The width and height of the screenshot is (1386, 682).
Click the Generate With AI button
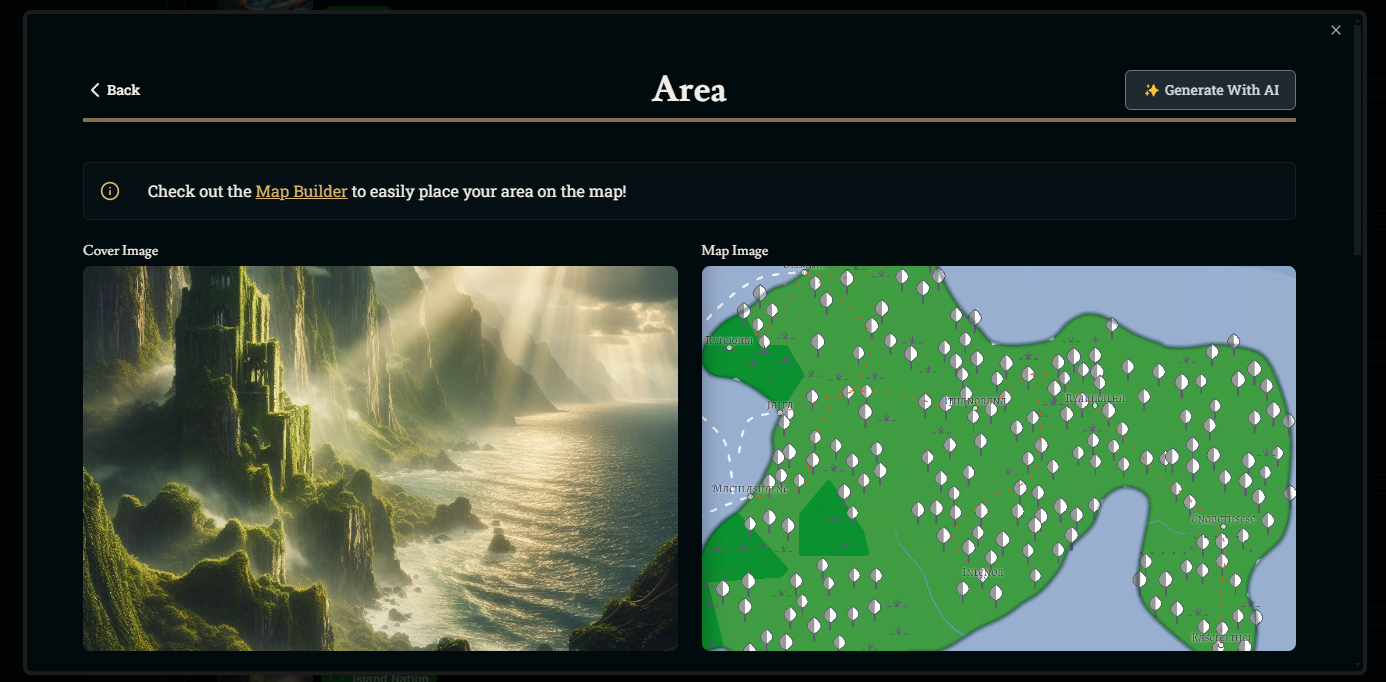pyautogui.click(x=1210, y=90)
